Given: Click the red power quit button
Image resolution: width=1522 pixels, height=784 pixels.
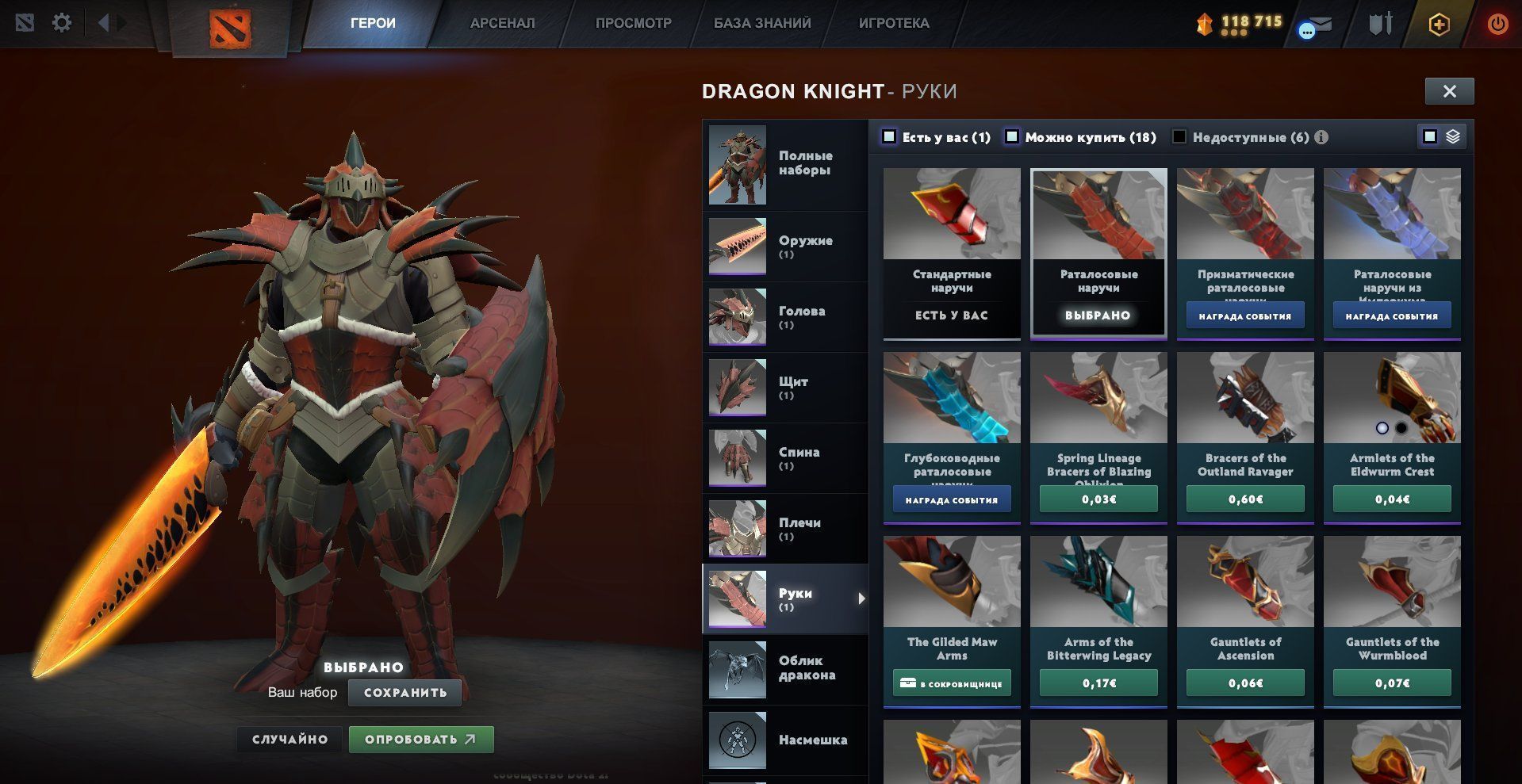Looking at the screenshot, I should tap(1497, 24).
